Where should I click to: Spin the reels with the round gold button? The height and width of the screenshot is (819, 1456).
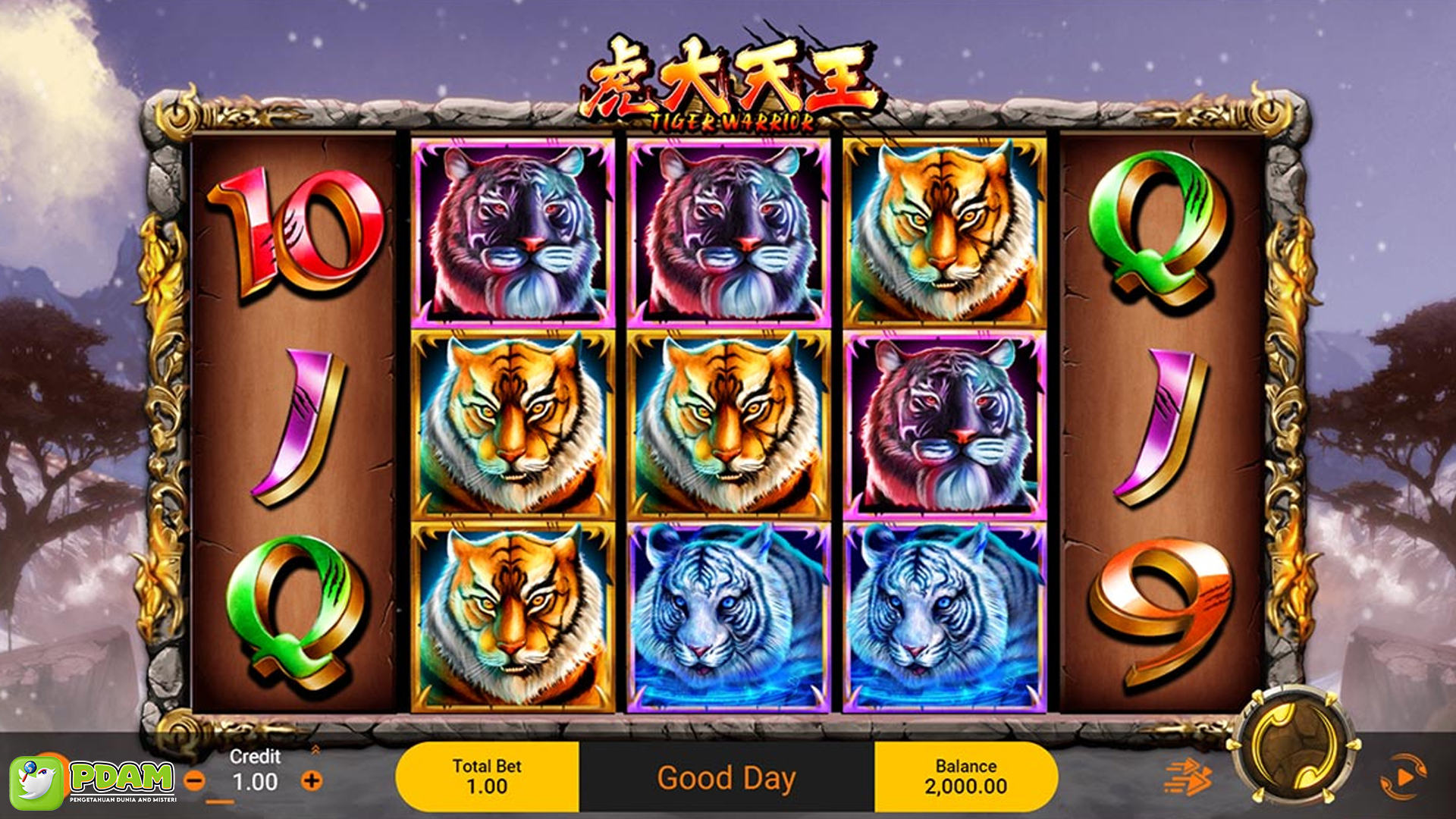coord(1295,747)
